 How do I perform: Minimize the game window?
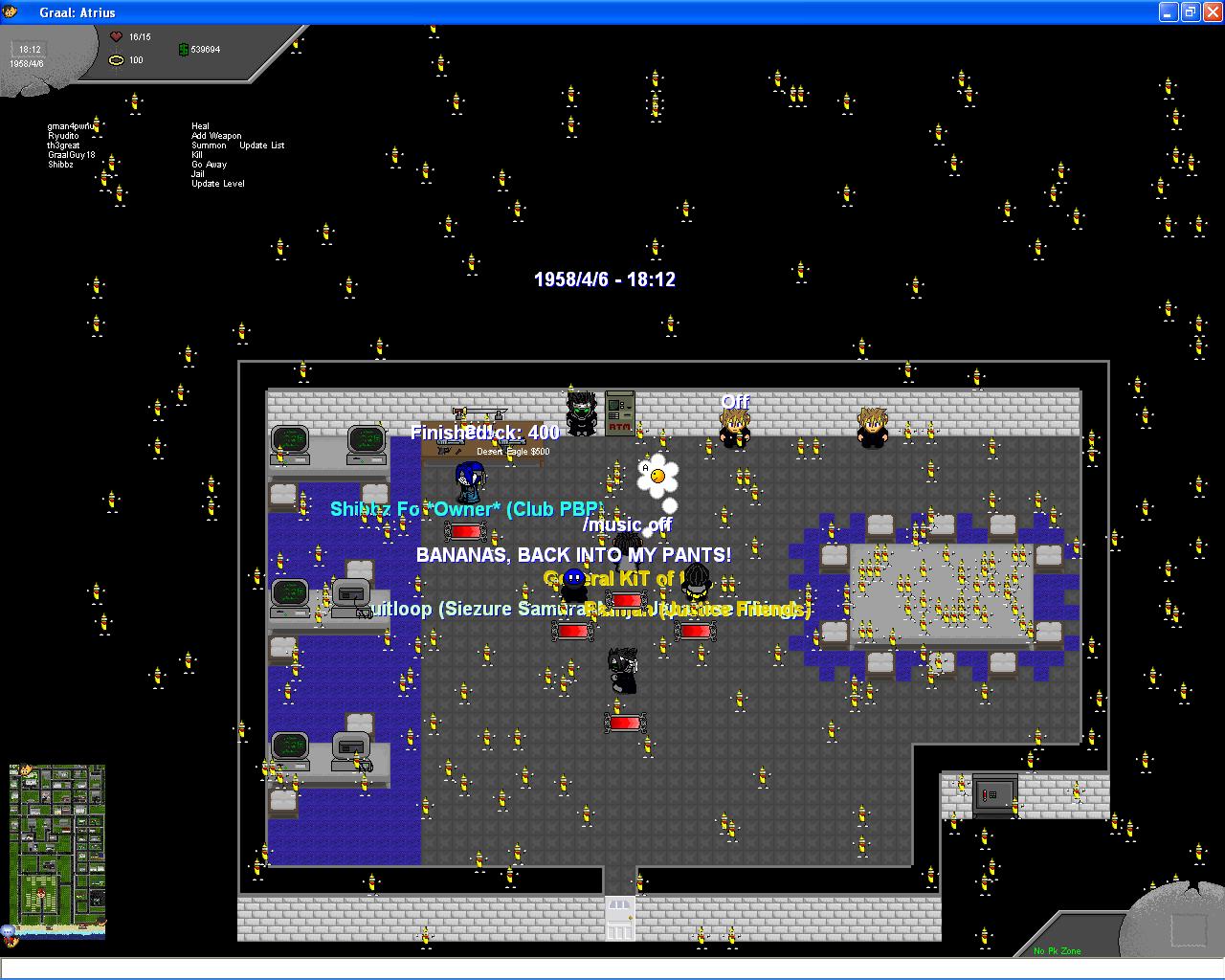pos(1169,12)
